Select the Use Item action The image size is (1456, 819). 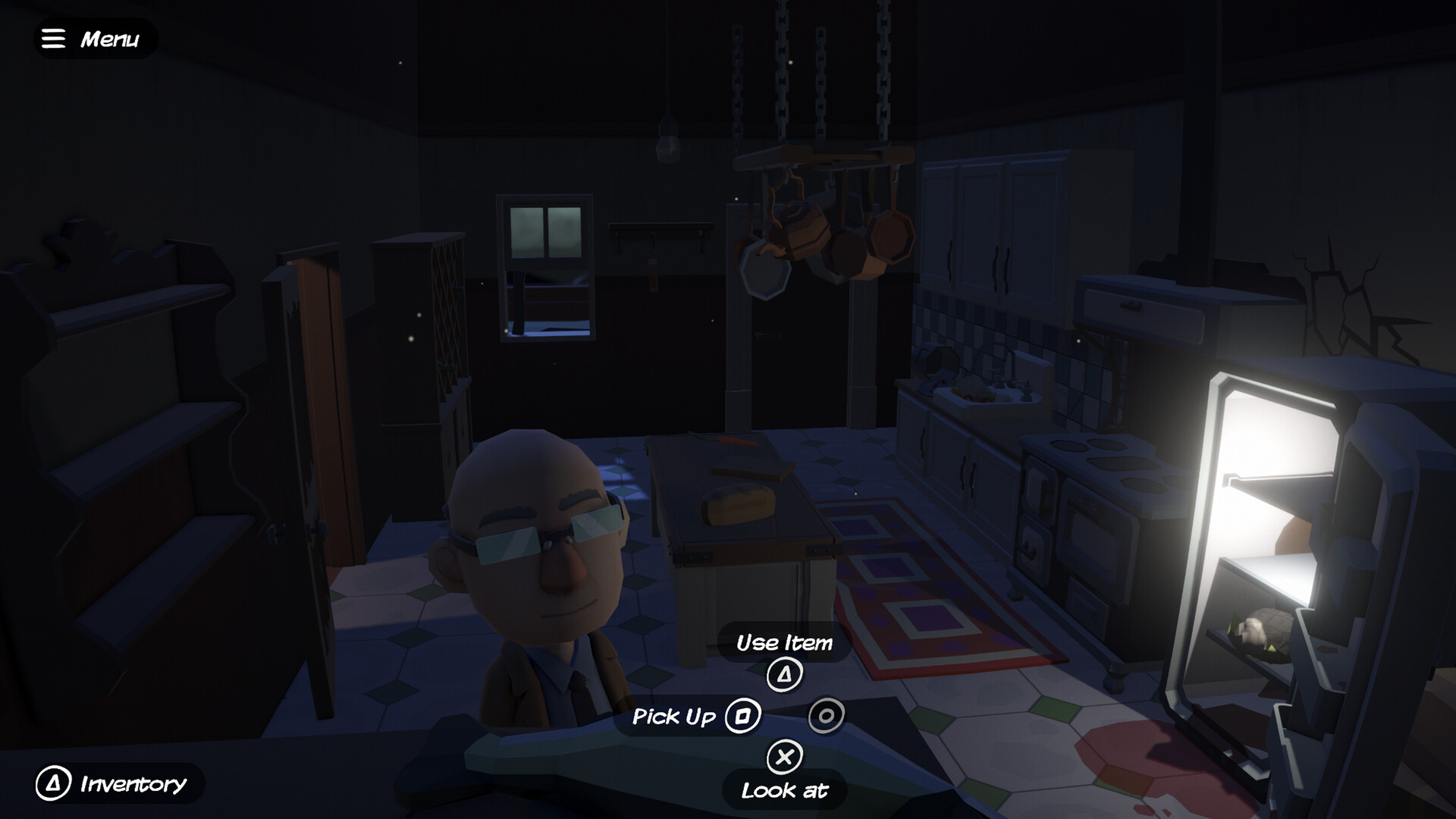[x=785, y=673]
